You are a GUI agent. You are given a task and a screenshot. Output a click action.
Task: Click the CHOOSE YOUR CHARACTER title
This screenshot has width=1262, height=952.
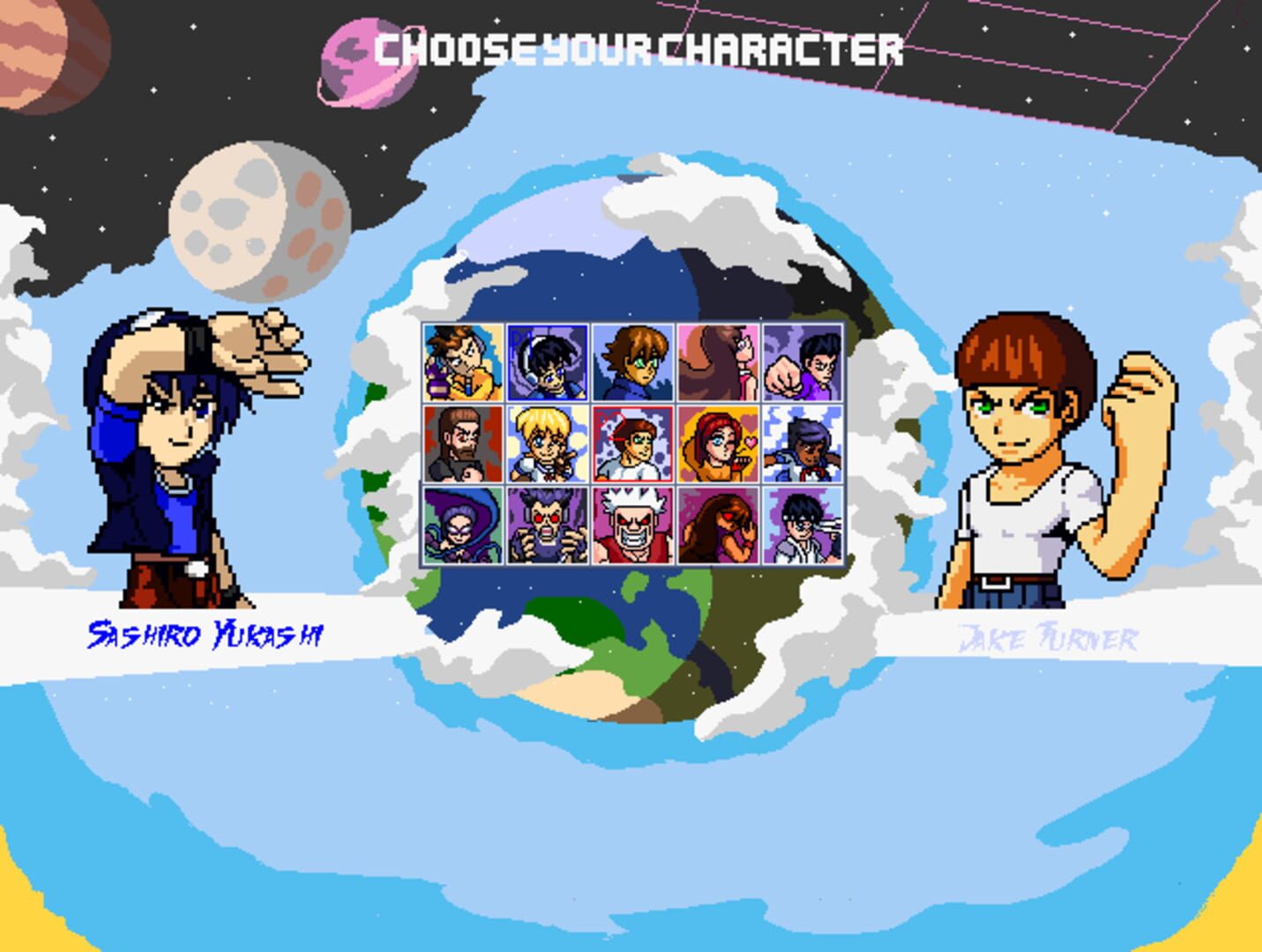click(x=638, y=50)
